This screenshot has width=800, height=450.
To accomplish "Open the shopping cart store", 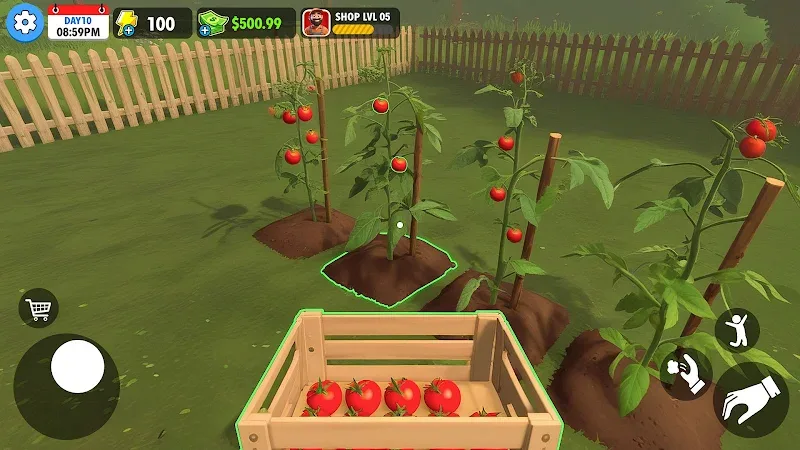I will tap(38, 308).
